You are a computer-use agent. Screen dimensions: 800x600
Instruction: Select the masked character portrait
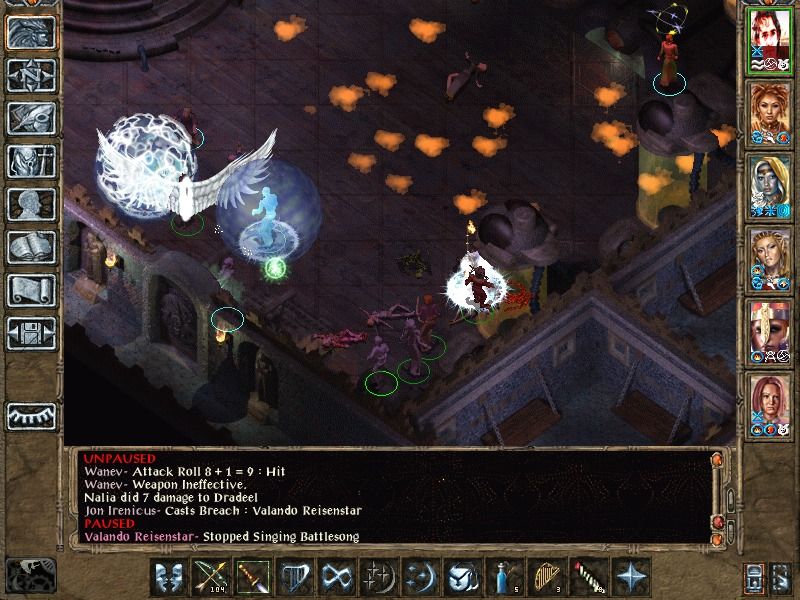pyautogui.click(x=771, y=329)
